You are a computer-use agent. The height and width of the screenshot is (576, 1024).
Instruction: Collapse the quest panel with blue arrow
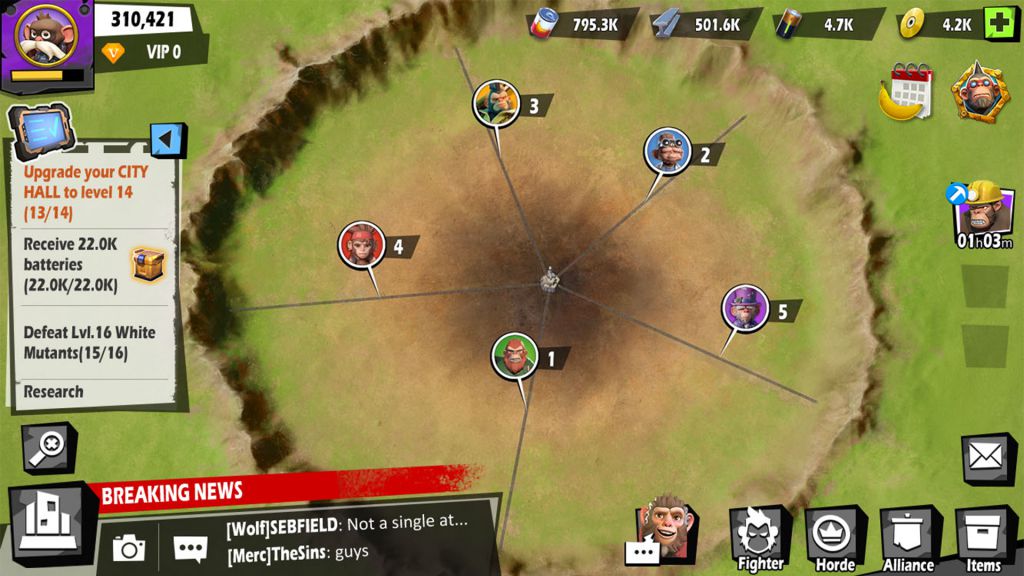tap(167, 140)
